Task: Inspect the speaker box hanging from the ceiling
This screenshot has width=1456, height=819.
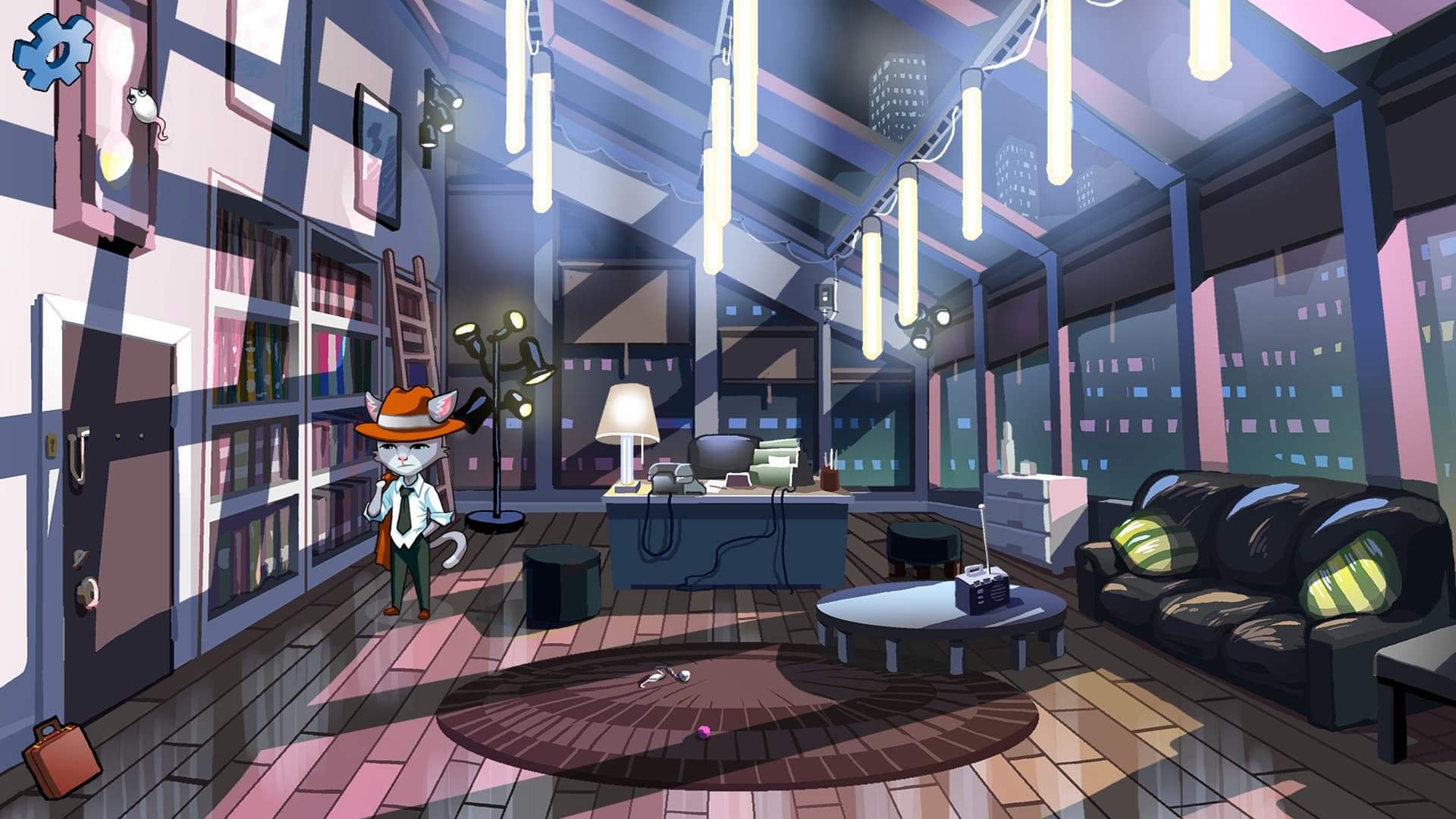Action: click(827, 296)
